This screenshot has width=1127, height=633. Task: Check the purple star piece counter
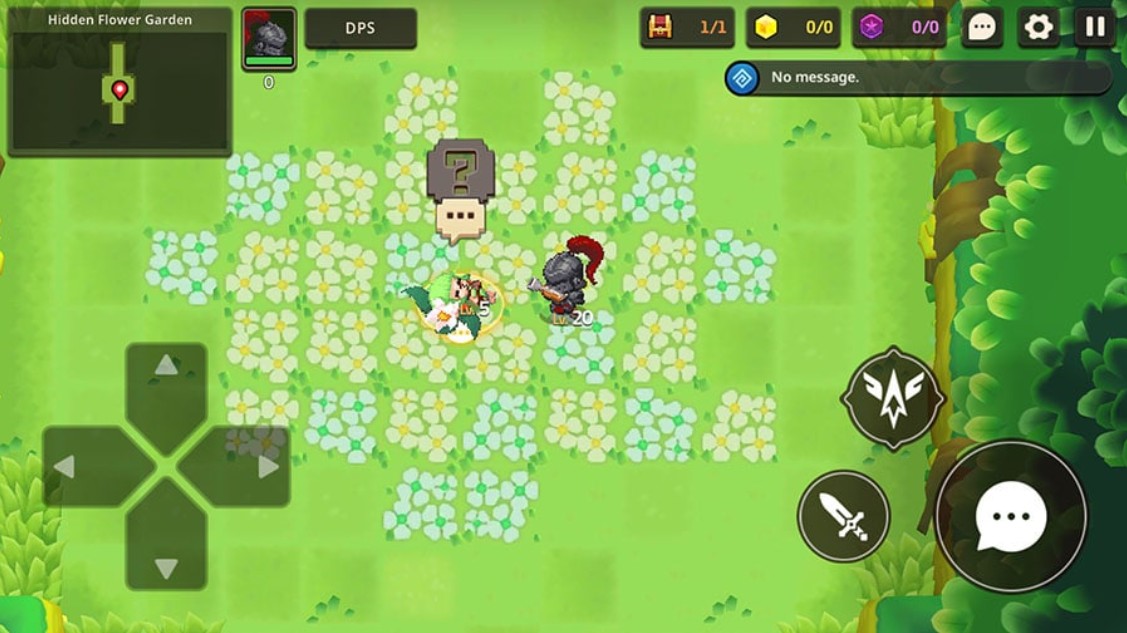tap(899, 28)
